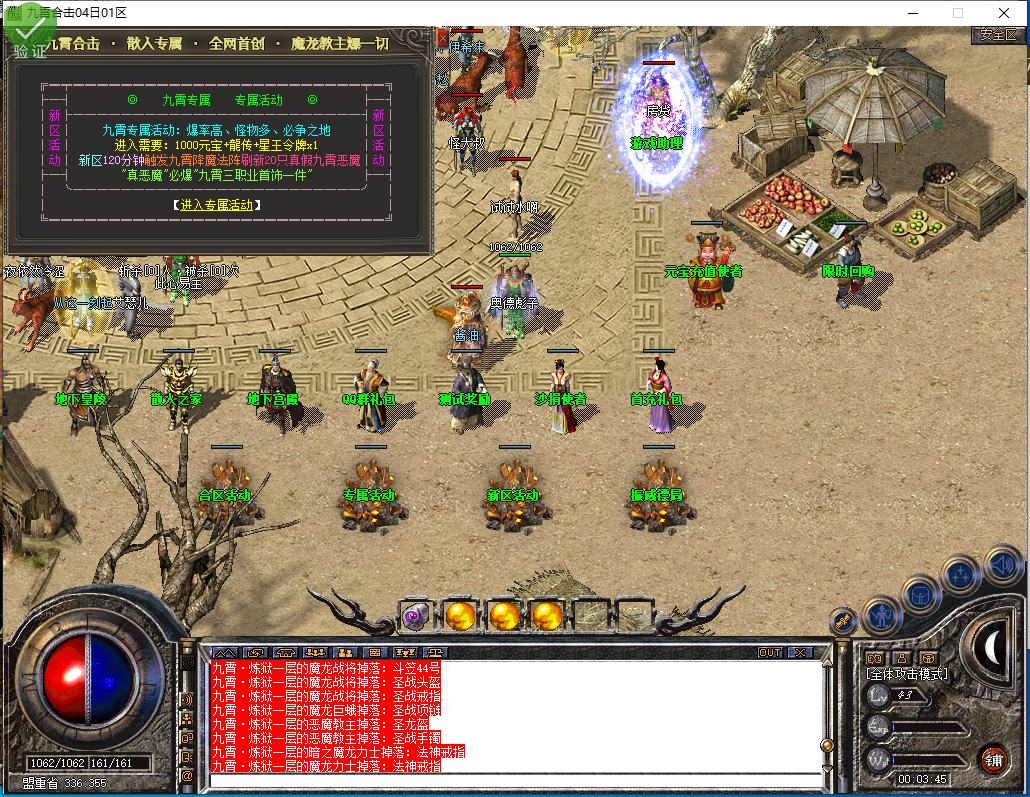
Task: Open the skills panel with the stars button
Action: (961, 574)
